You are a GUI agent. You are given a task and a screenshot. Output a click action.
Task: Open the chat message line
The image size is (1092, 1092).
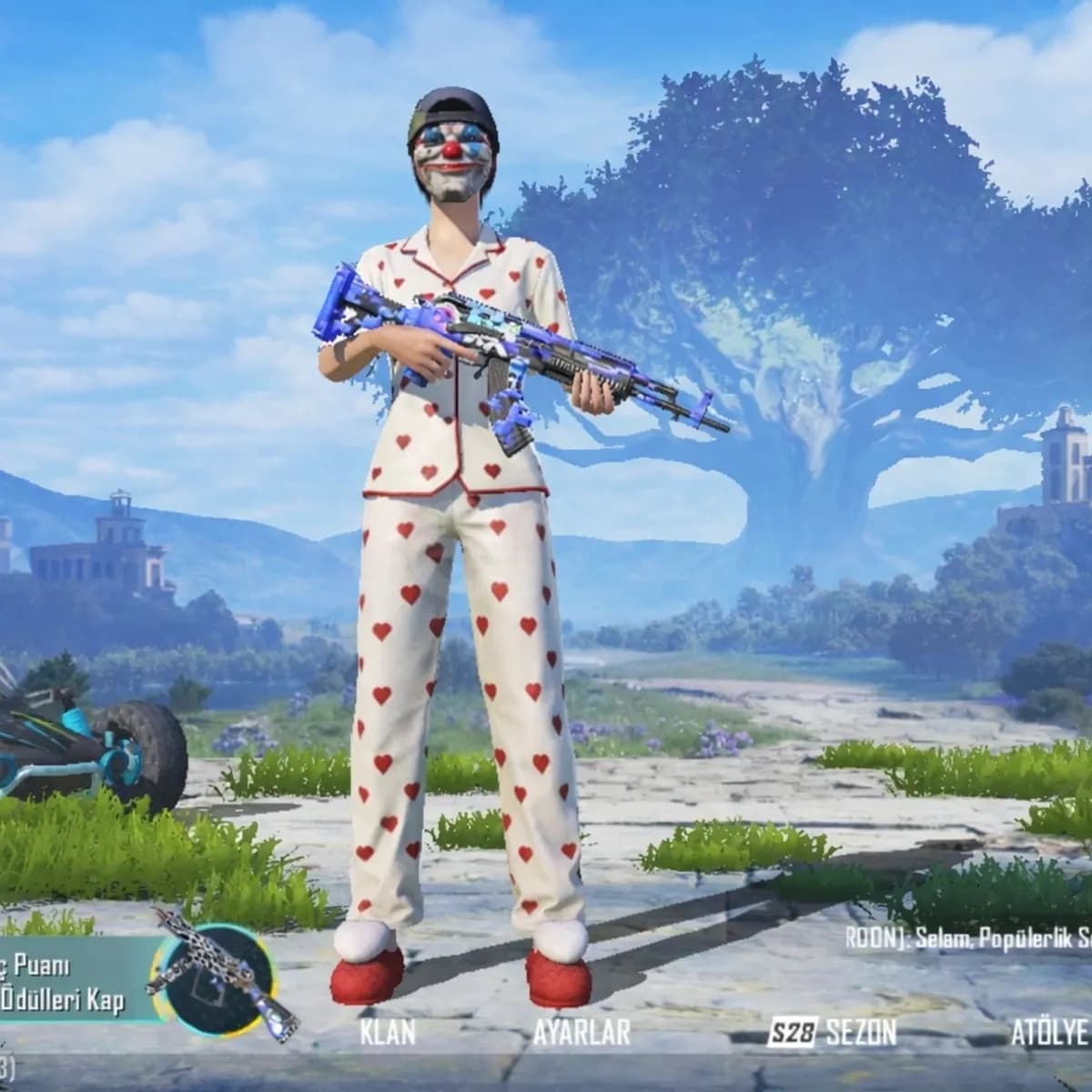pyautogui.click(x=969, y=937)
